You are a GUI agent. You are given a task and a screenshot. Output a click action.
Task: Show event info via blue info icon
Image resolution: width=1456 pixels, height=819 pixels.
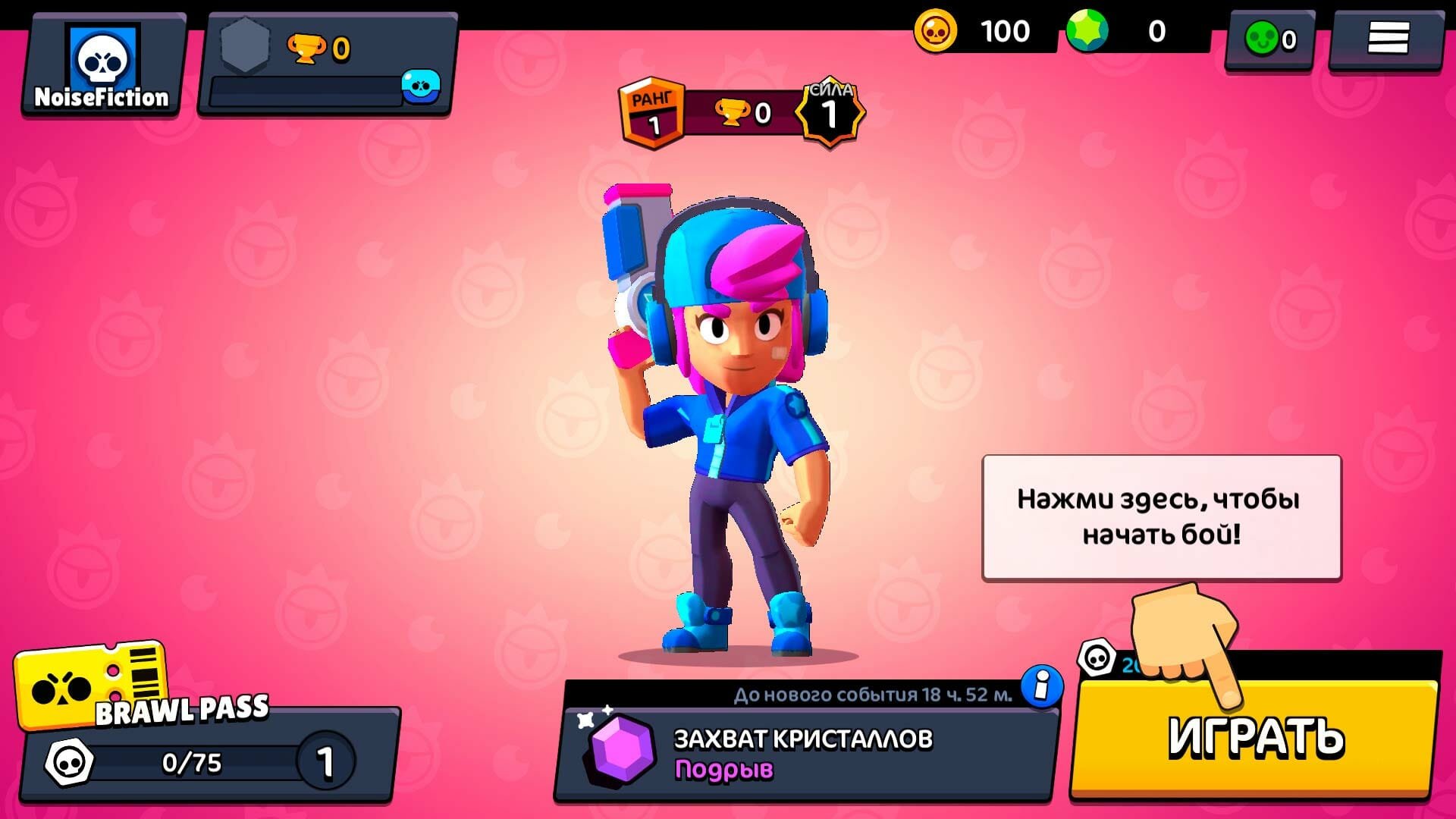coord(1042,686)
